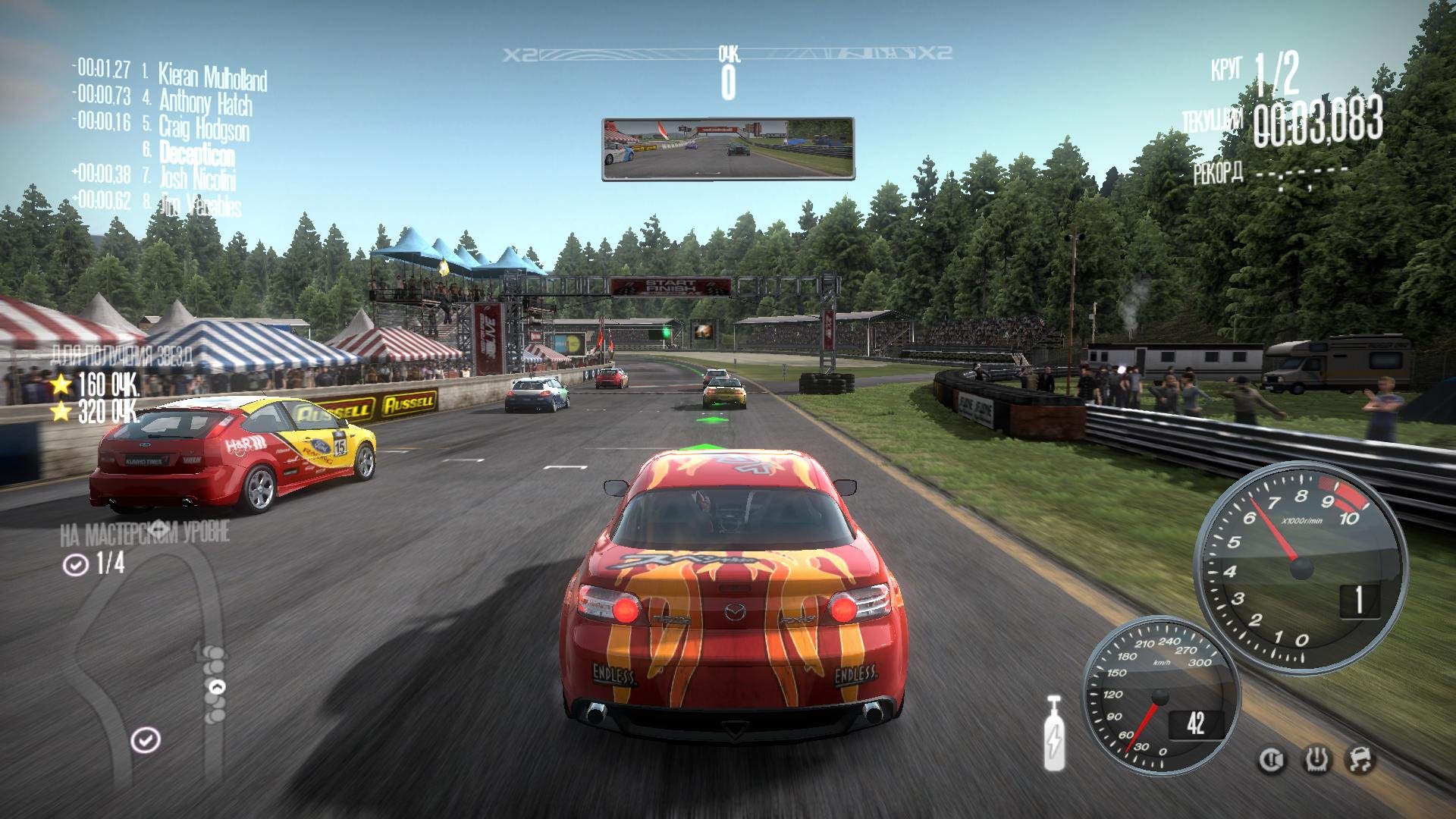Click the mastery corner tracker showing 1/4
This screenshot has width=1456, height=819.
point(95,564)
